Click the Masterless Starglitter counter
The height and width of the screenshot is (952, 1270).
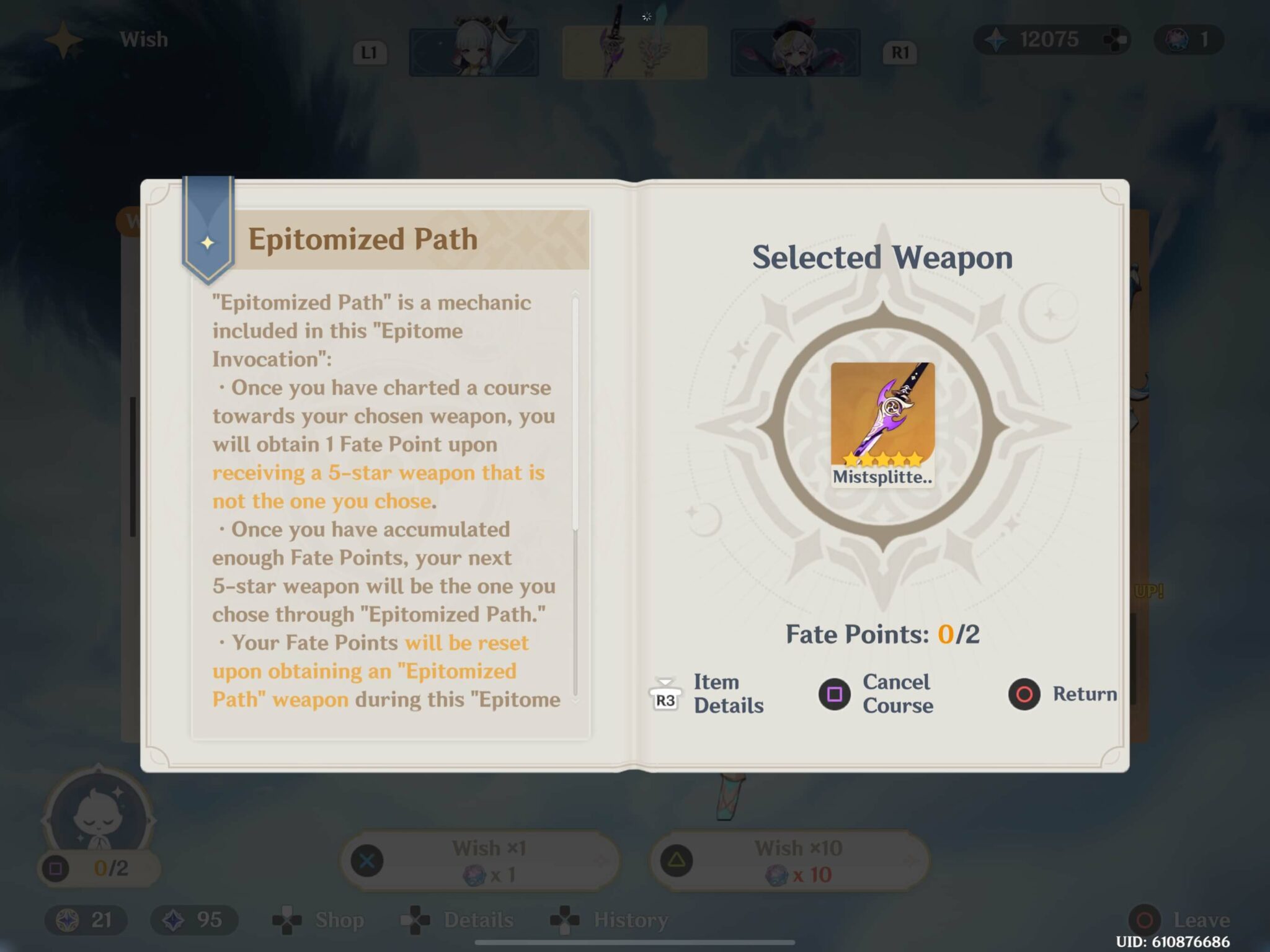[84, 920]
